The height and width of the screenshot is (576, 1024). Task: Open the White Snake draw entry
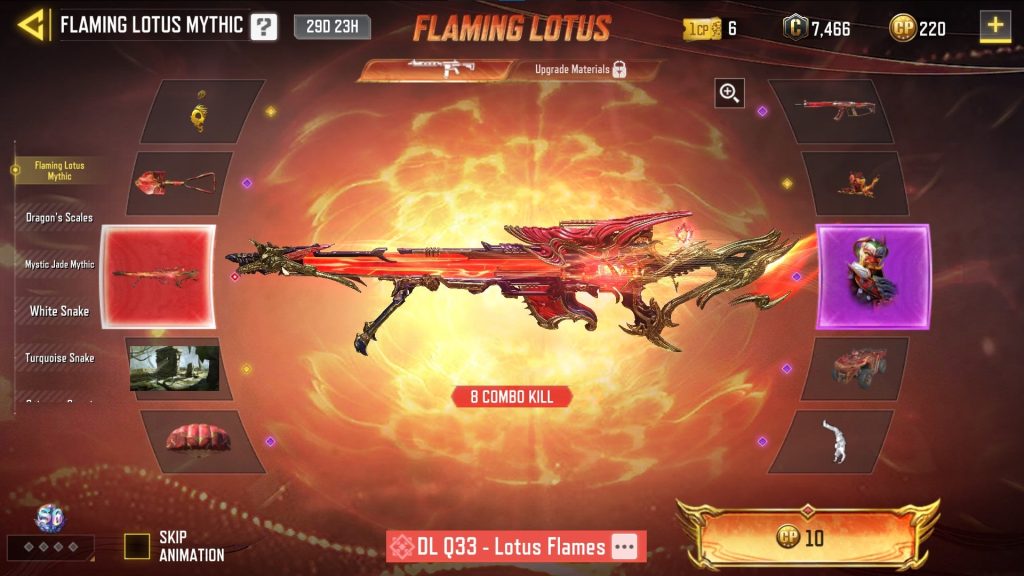point(59,311)
